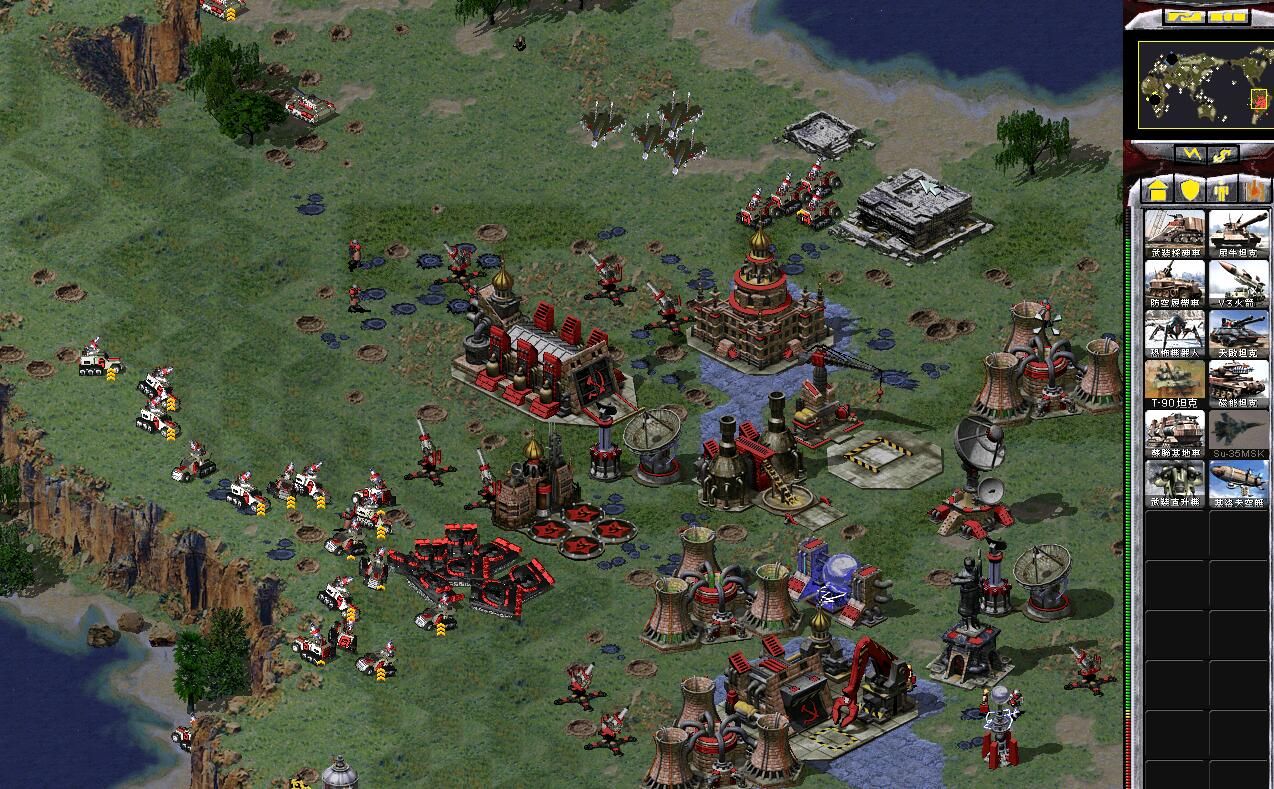Select the V3 Rocket launcher icon
This screenshot has height=789, width=1274.
coord(1239,284)
